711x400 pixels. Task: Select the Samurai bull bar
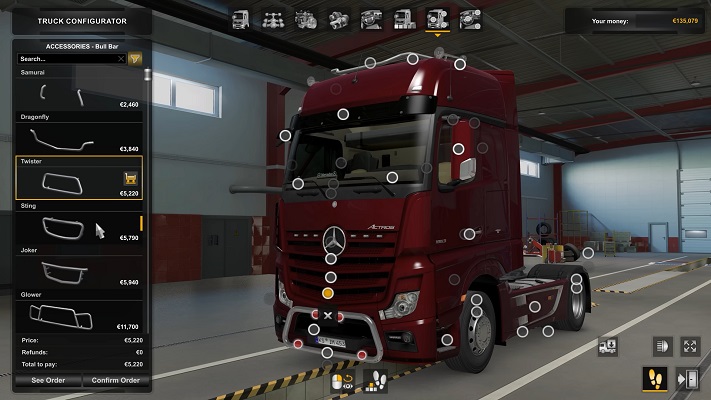click(x=79, y=92)
